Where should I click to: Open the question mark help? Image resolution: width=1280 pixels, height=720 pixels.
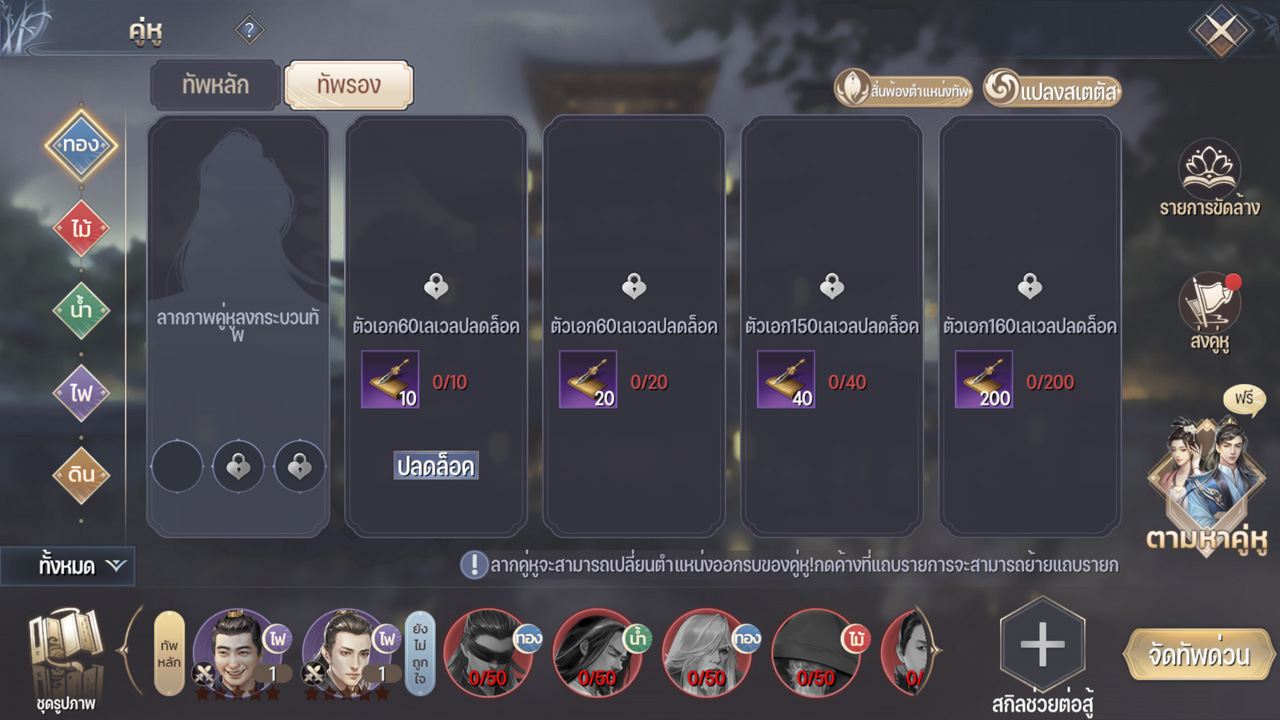[x=249, y=29]
